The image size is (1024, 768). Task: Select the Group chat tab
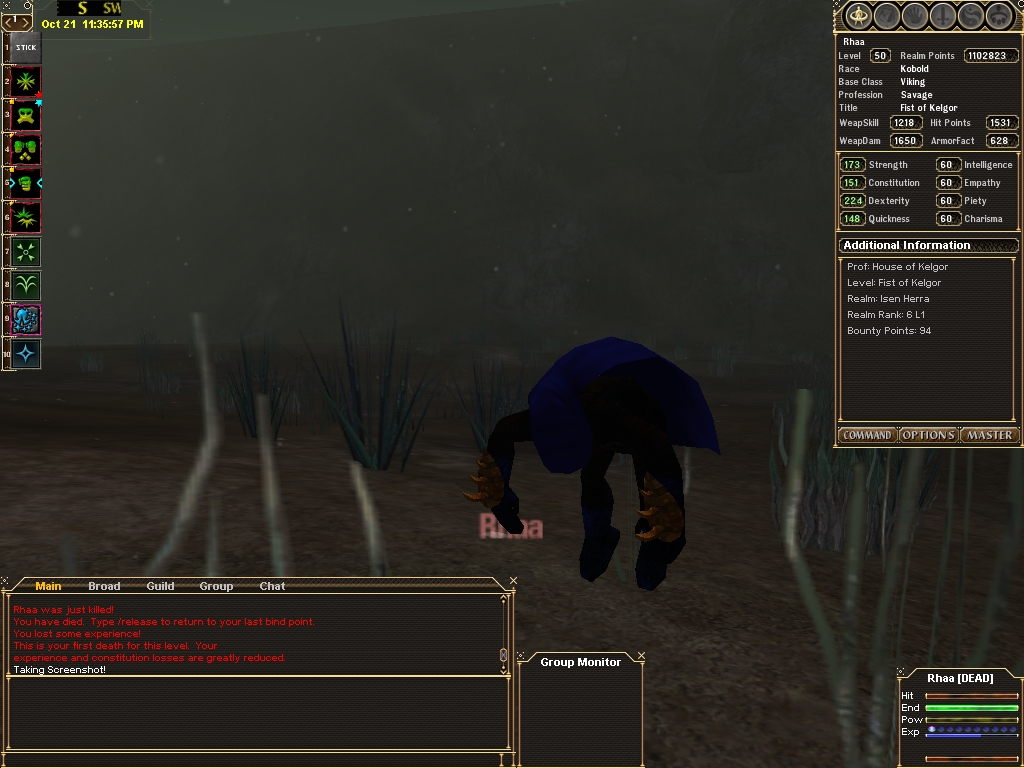(x=216, y=586)
